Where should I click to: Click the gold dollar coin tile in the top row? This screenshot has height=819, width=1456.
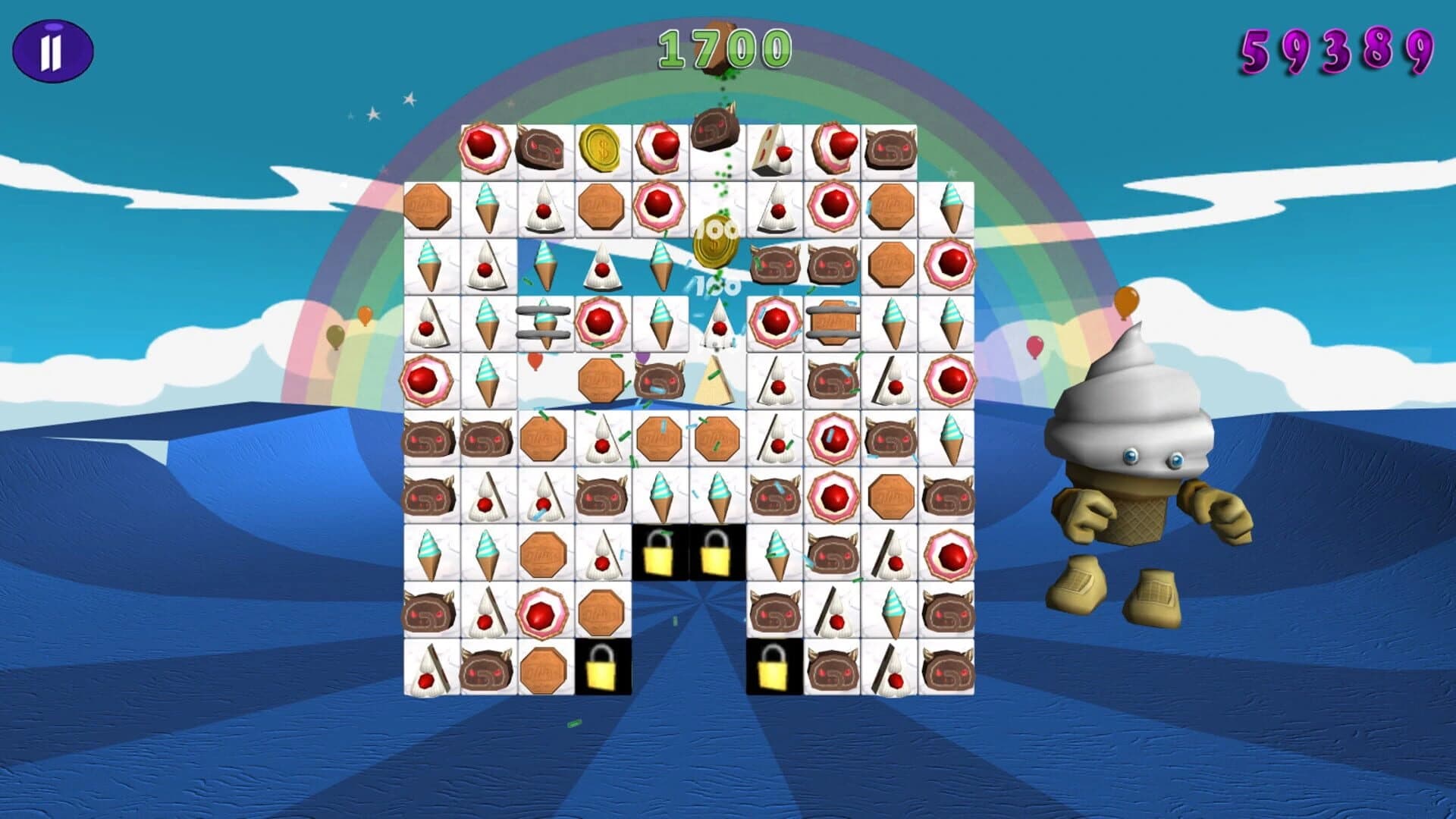tap(603, 148)
